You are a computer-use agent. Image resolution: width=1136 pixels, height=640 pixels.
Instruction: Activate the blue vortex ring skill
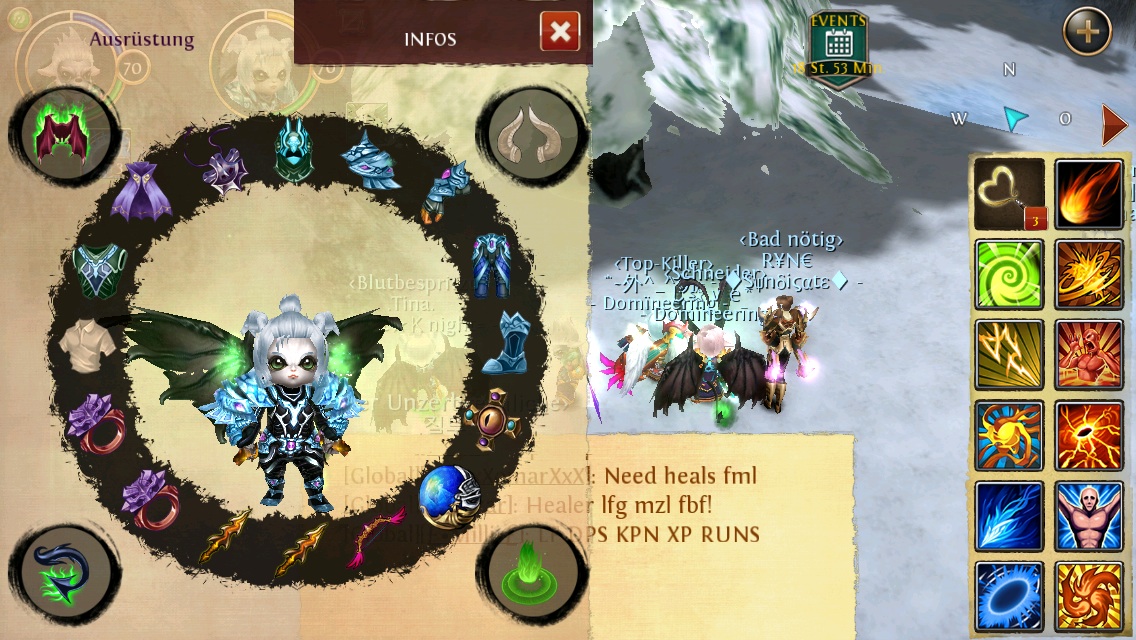tap(1009, 596)
